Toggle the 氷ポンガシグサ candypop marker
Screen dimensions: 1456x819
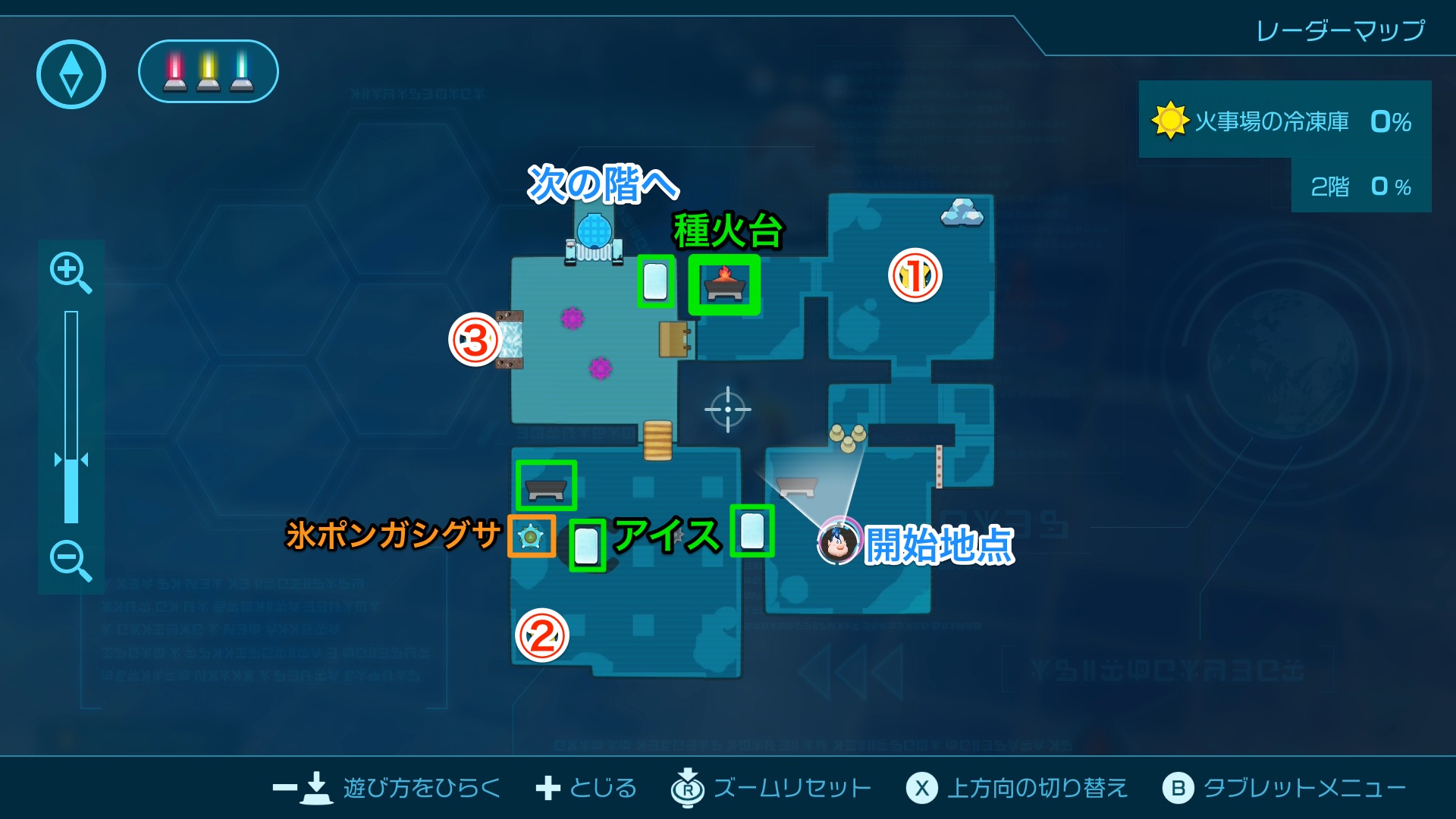532,536
